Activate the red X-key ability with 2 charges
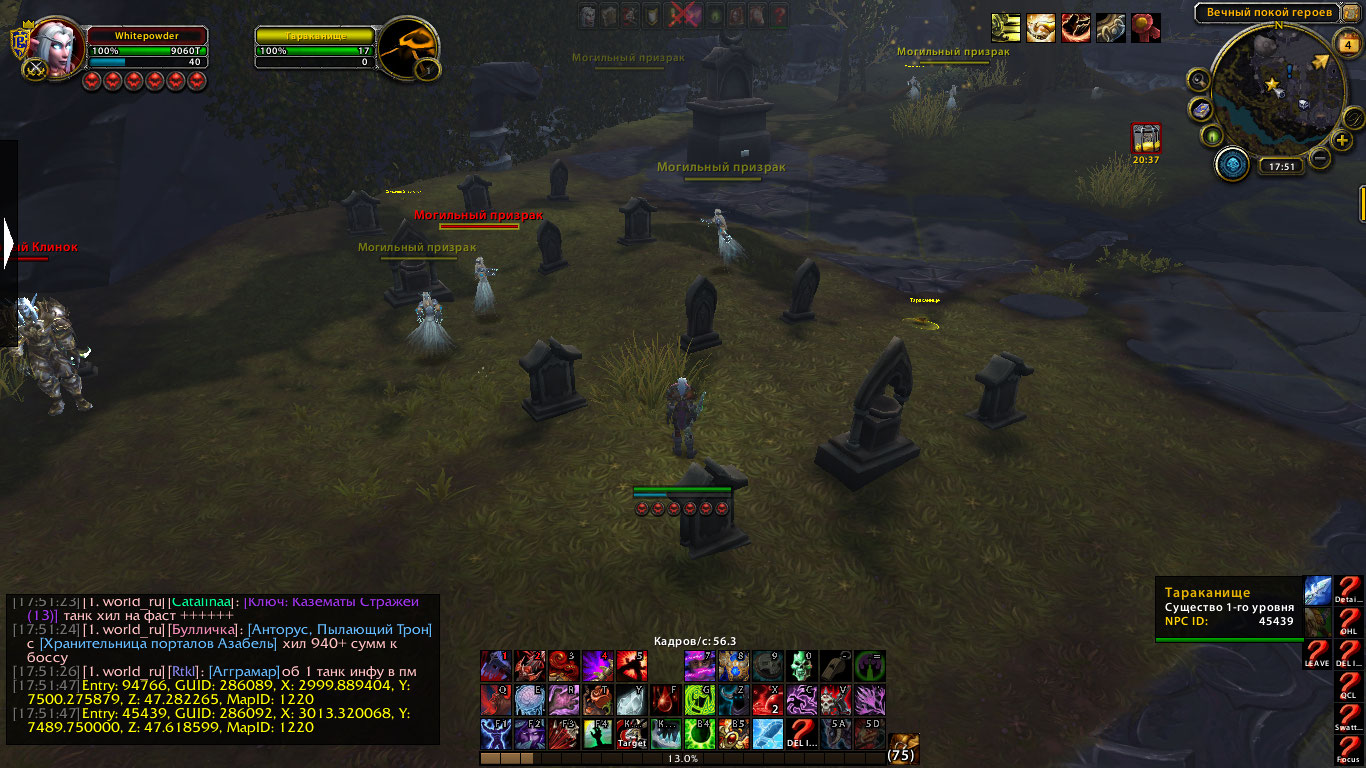 tap(768, 700)
